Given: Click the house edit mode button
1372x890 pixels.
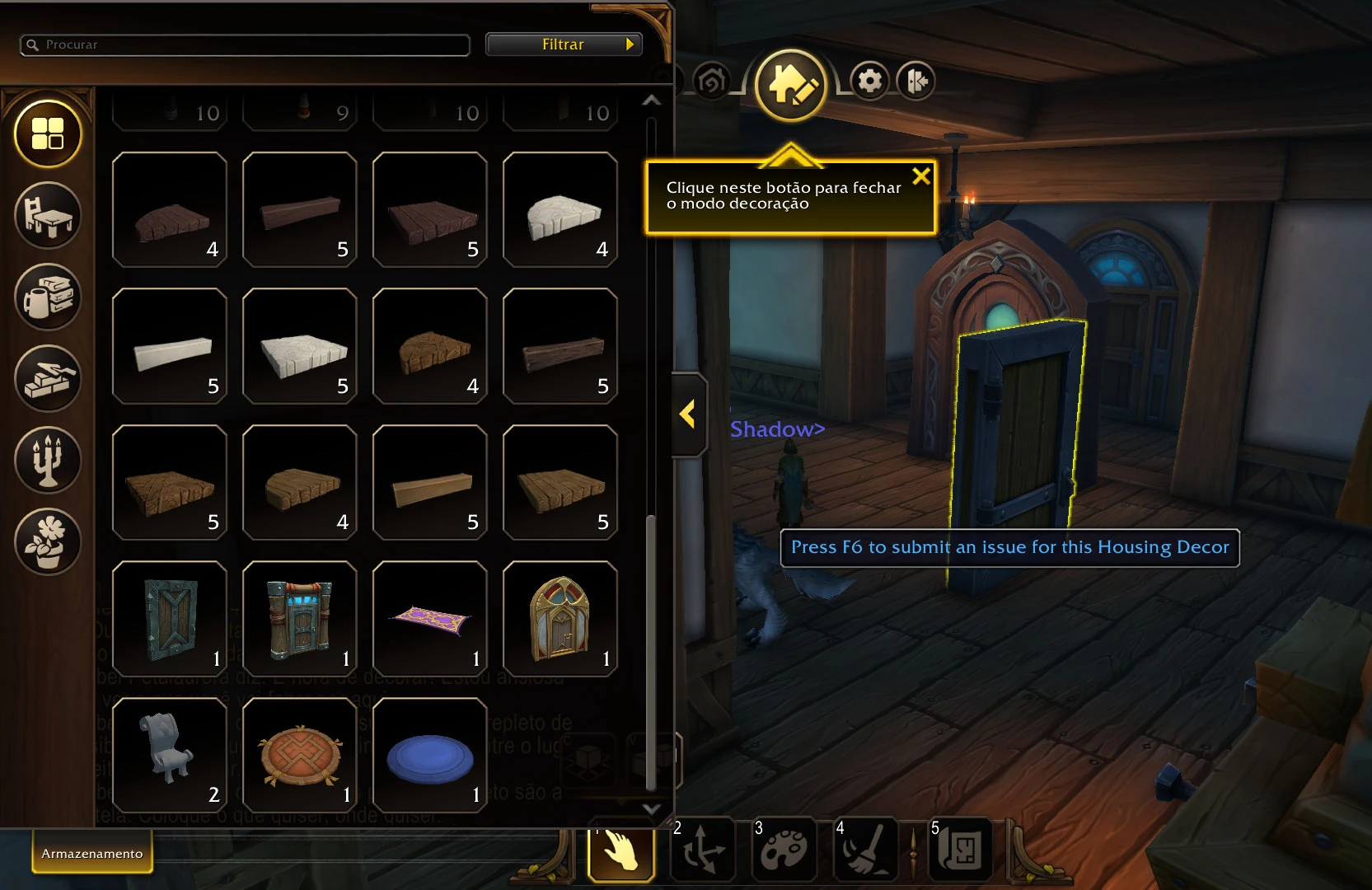Looking at the screenshot, I should coord(790,85).
